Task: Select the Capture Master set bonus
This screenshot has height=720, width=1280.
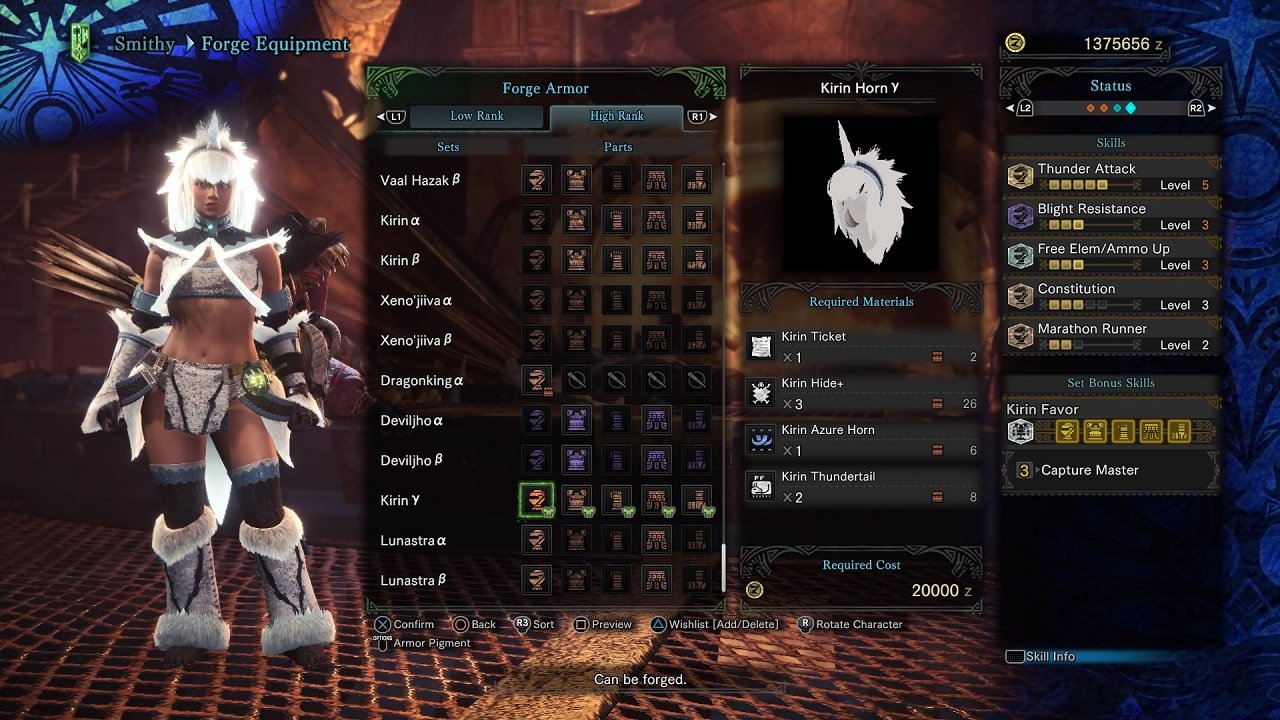Action: 1110,470
